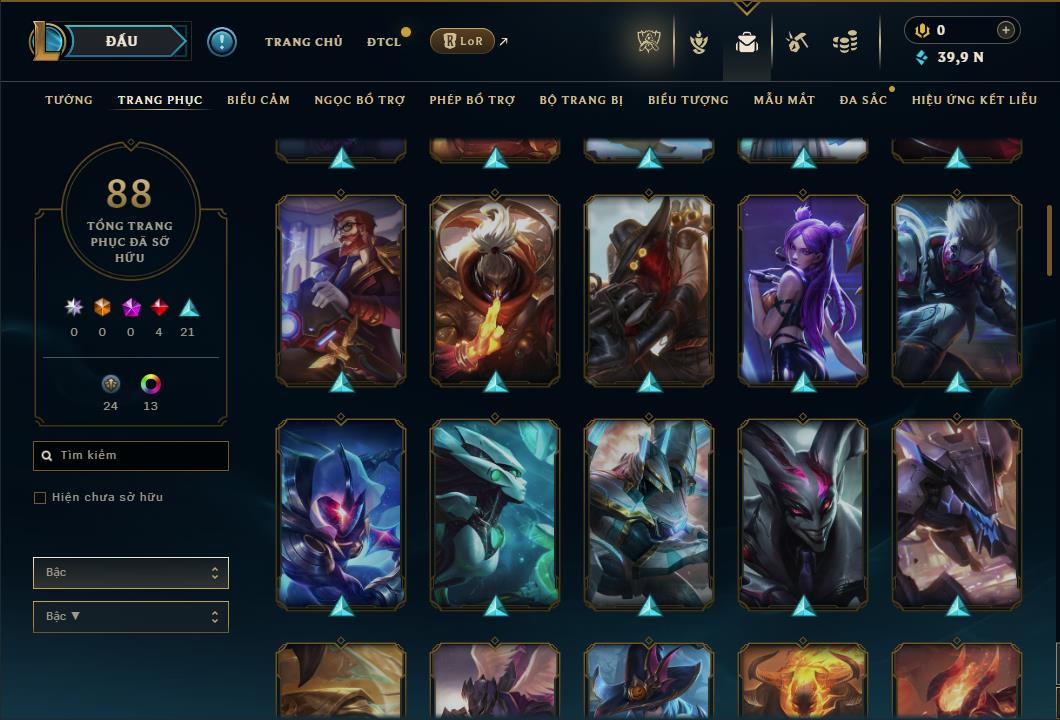Select the purple-haired skin card
Viewport: 1060px width, 720px height.
(803, 290)
